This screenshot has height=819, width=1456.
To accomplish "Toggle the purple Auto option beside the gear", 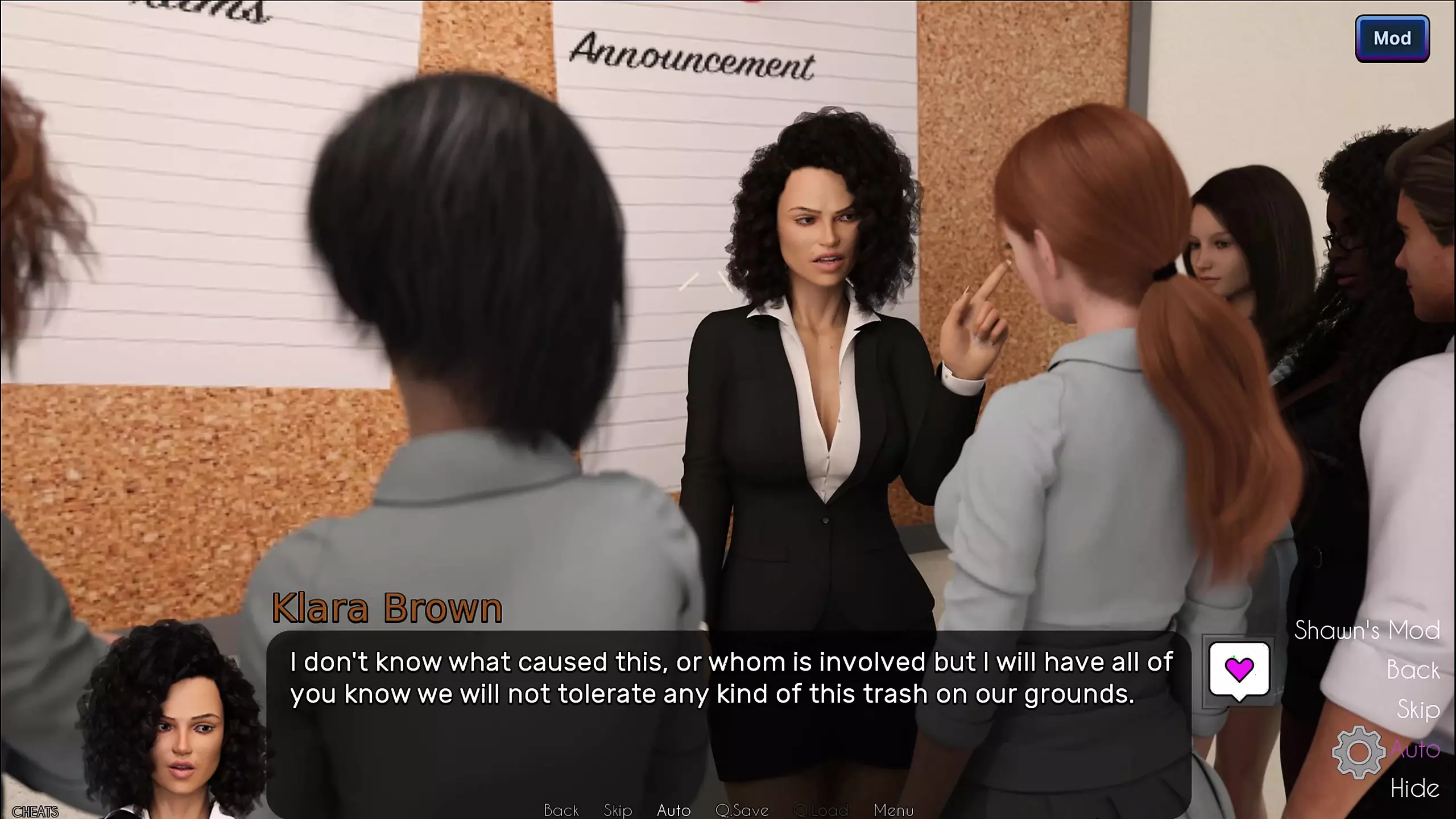I will point(1414,750).
